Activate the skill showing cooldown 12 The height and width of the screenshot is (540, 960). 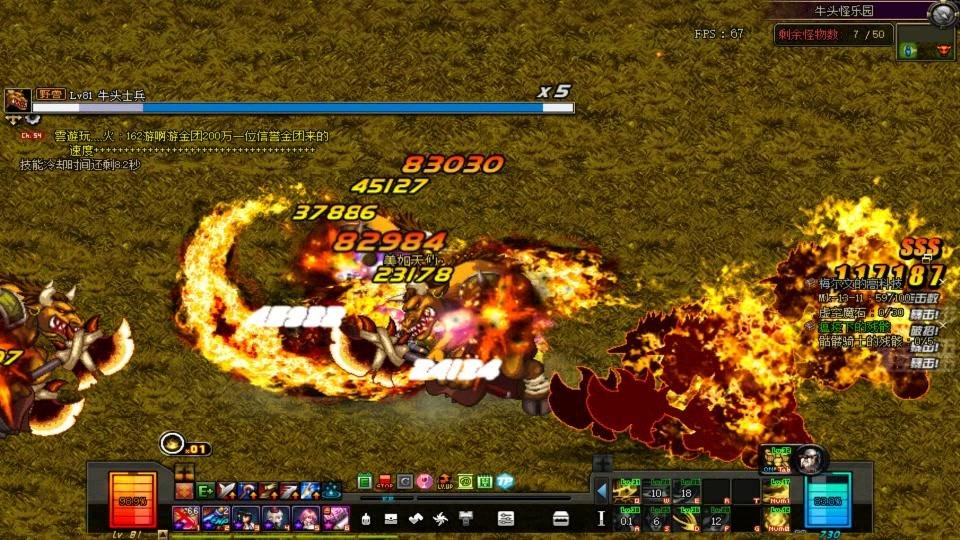[x=716, y=519]
